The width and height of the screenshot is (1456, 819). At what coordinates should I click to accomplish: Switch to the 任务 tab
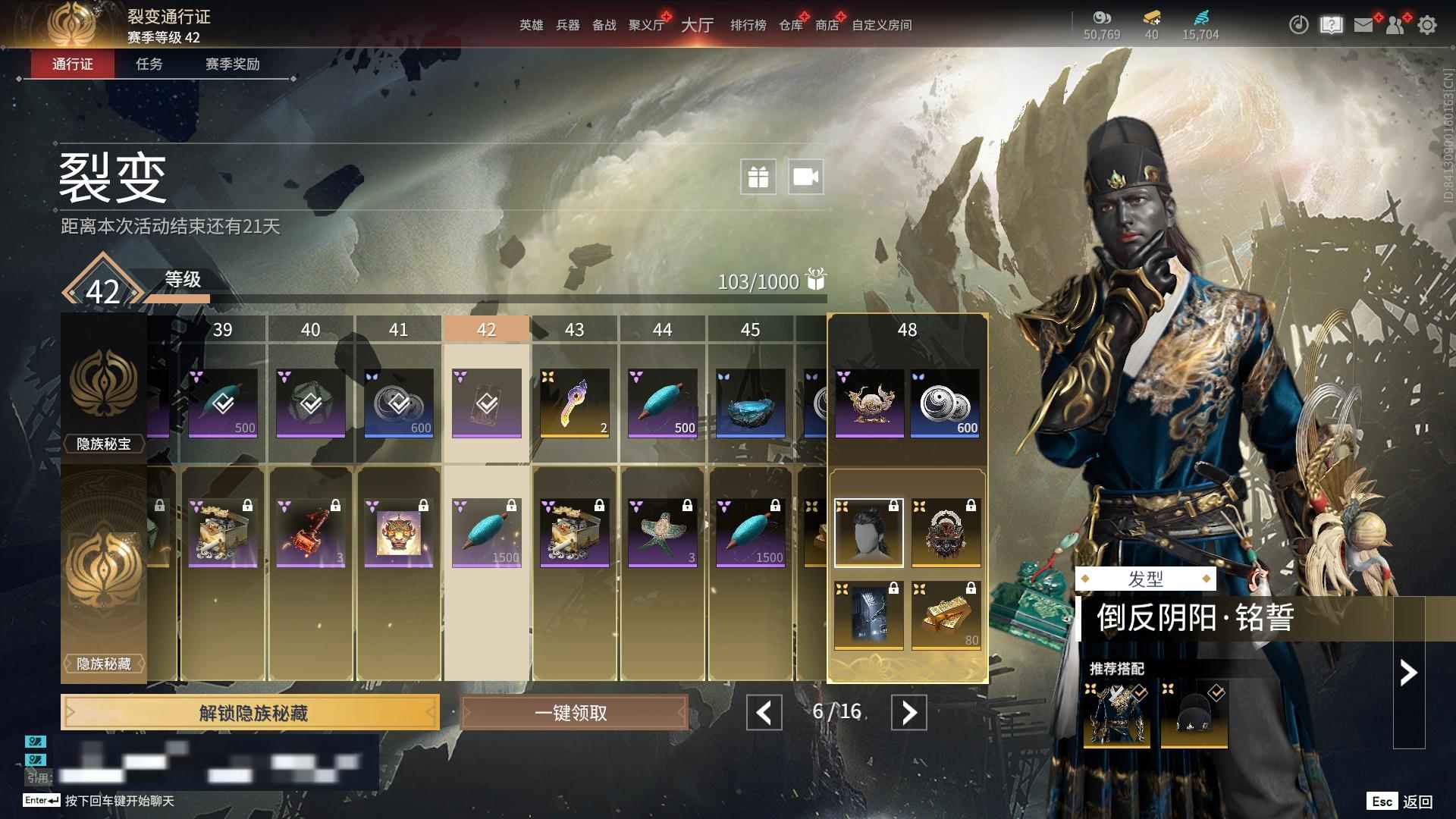click(x=149, y=64)
